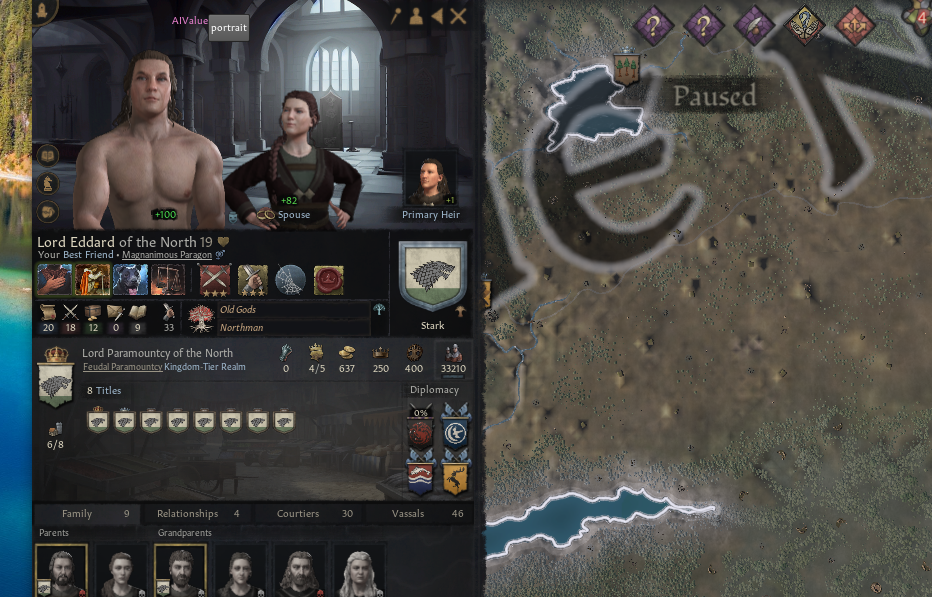Close the character window
The height and width of the screenshot is (597, 932).
458,16
